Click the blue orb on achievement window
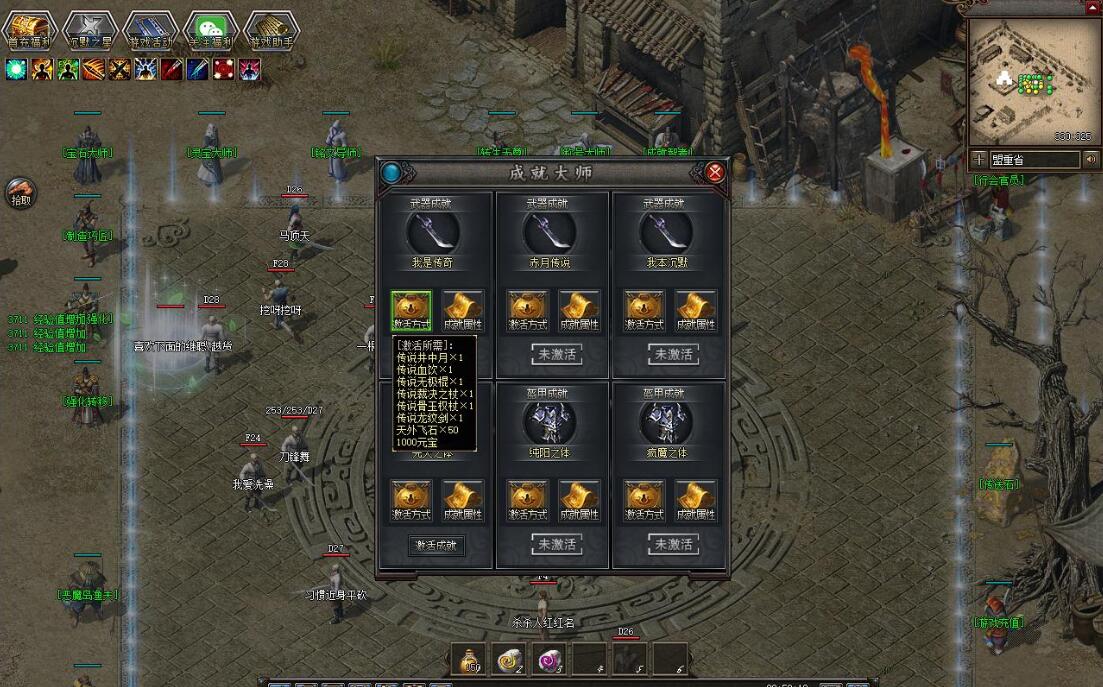 click(391, 172)
